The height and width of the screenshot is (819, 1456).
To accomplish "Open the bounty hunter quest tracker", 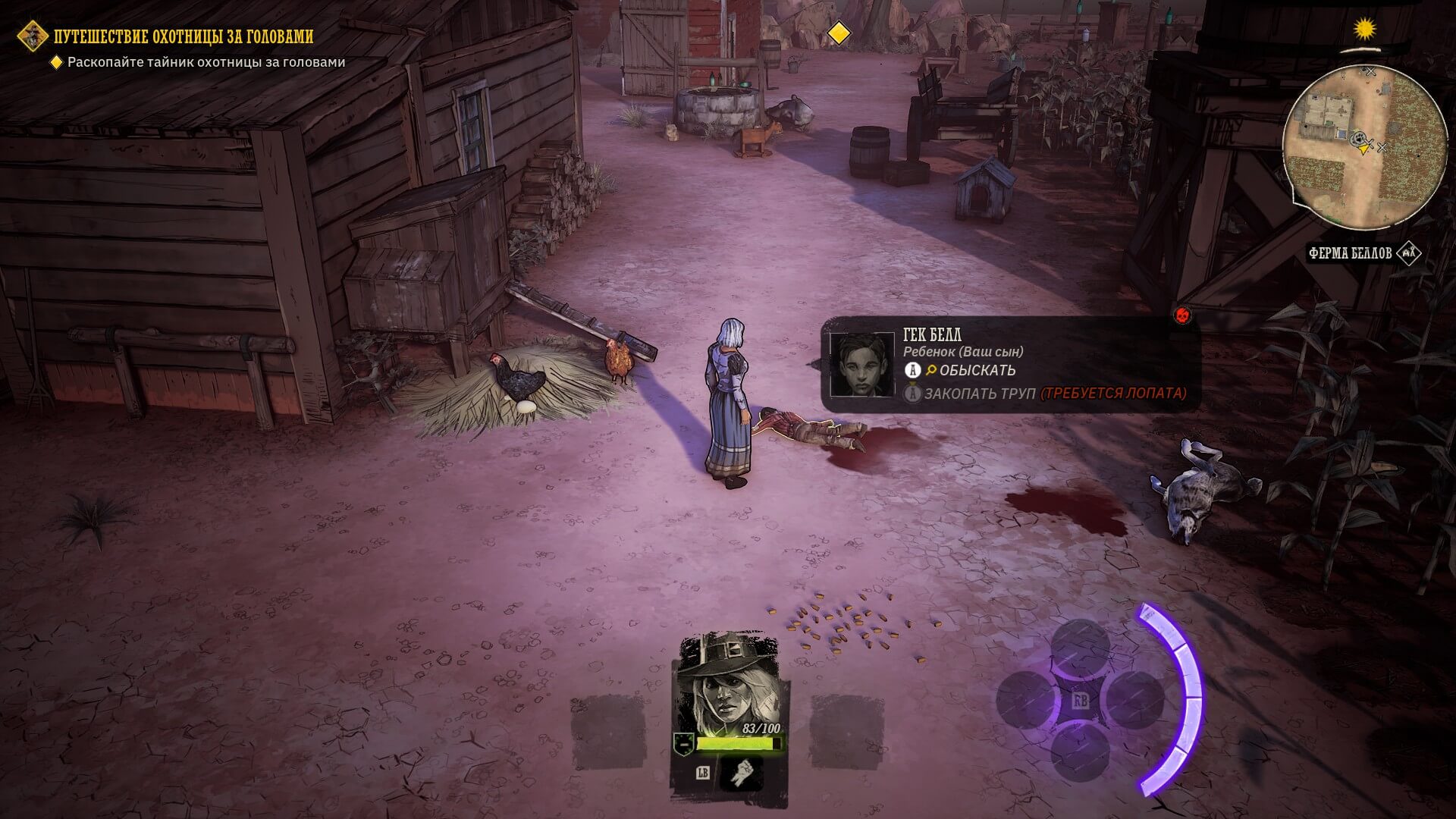I will (x=184, y=36).
